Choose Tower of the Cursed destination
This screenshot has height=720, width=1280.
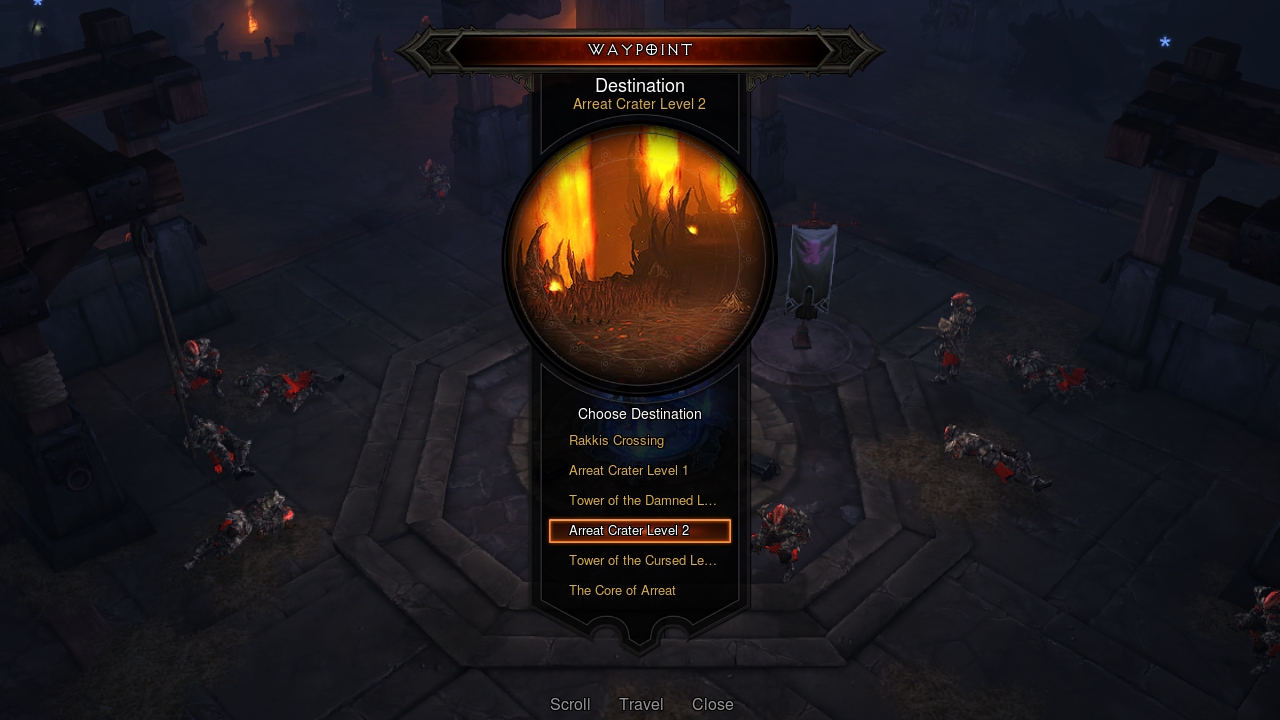(643, 560)
